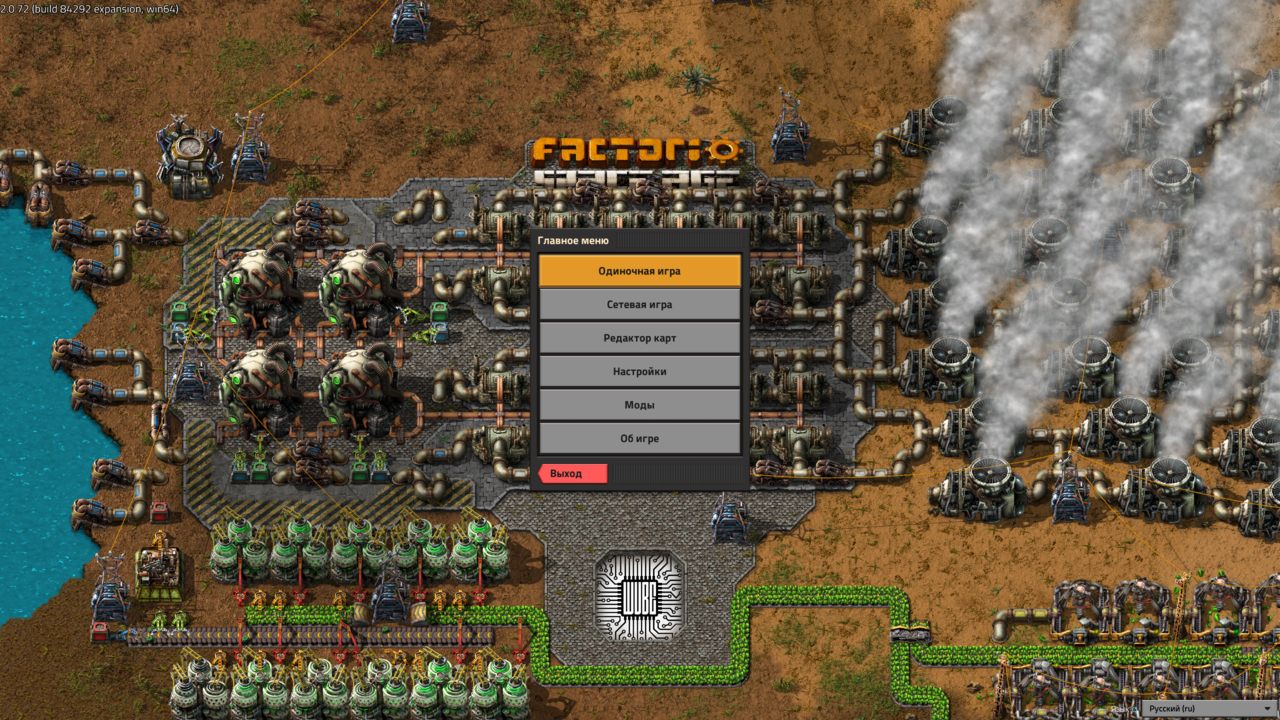The width and height of the screenshot is (1280, 720).
Task: Launch the Редактор карт map editor
Action: (640, 338)
